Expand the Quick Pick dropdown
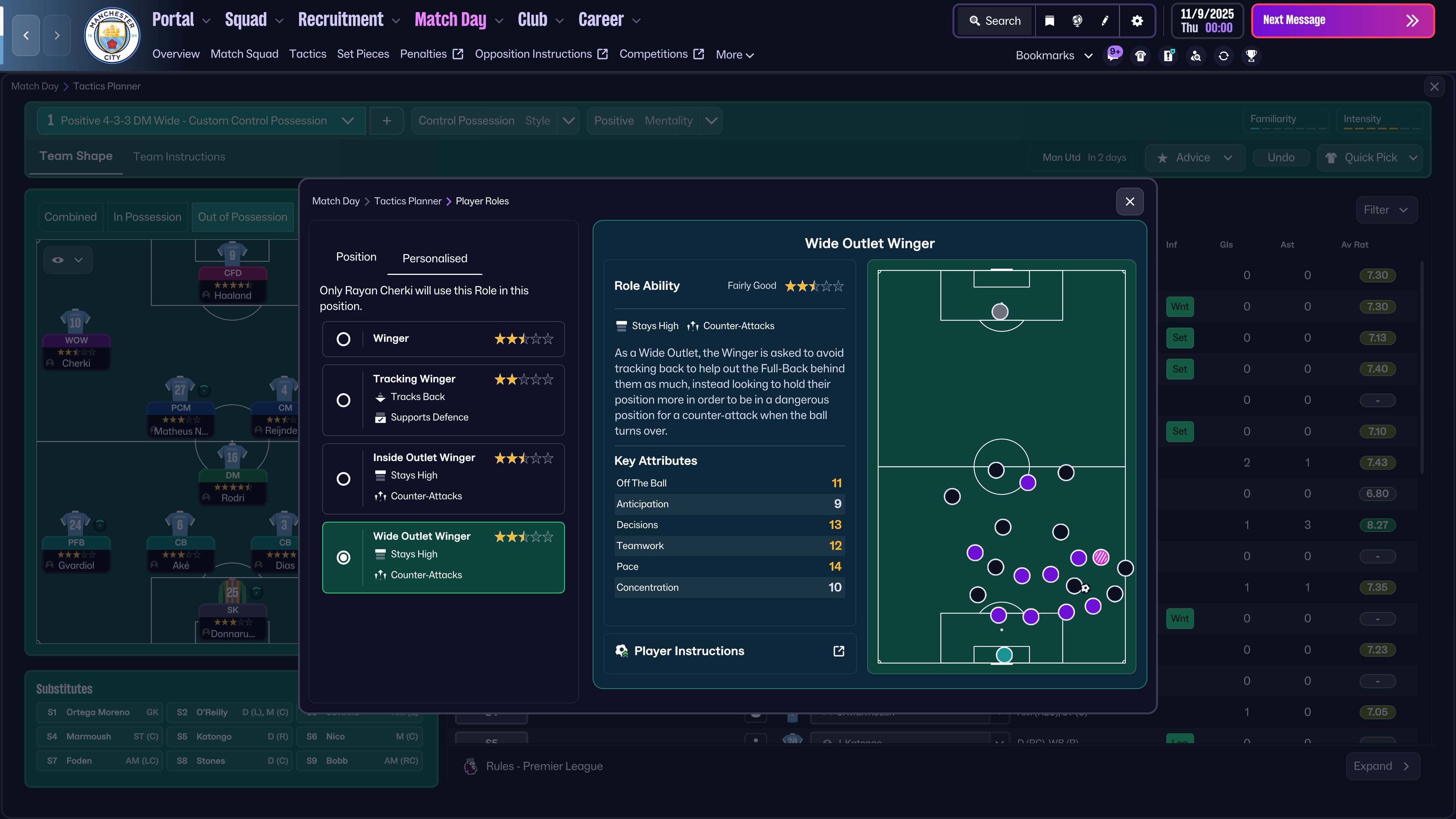Viewport: 1456px width, 819px height. point(1370,157)
